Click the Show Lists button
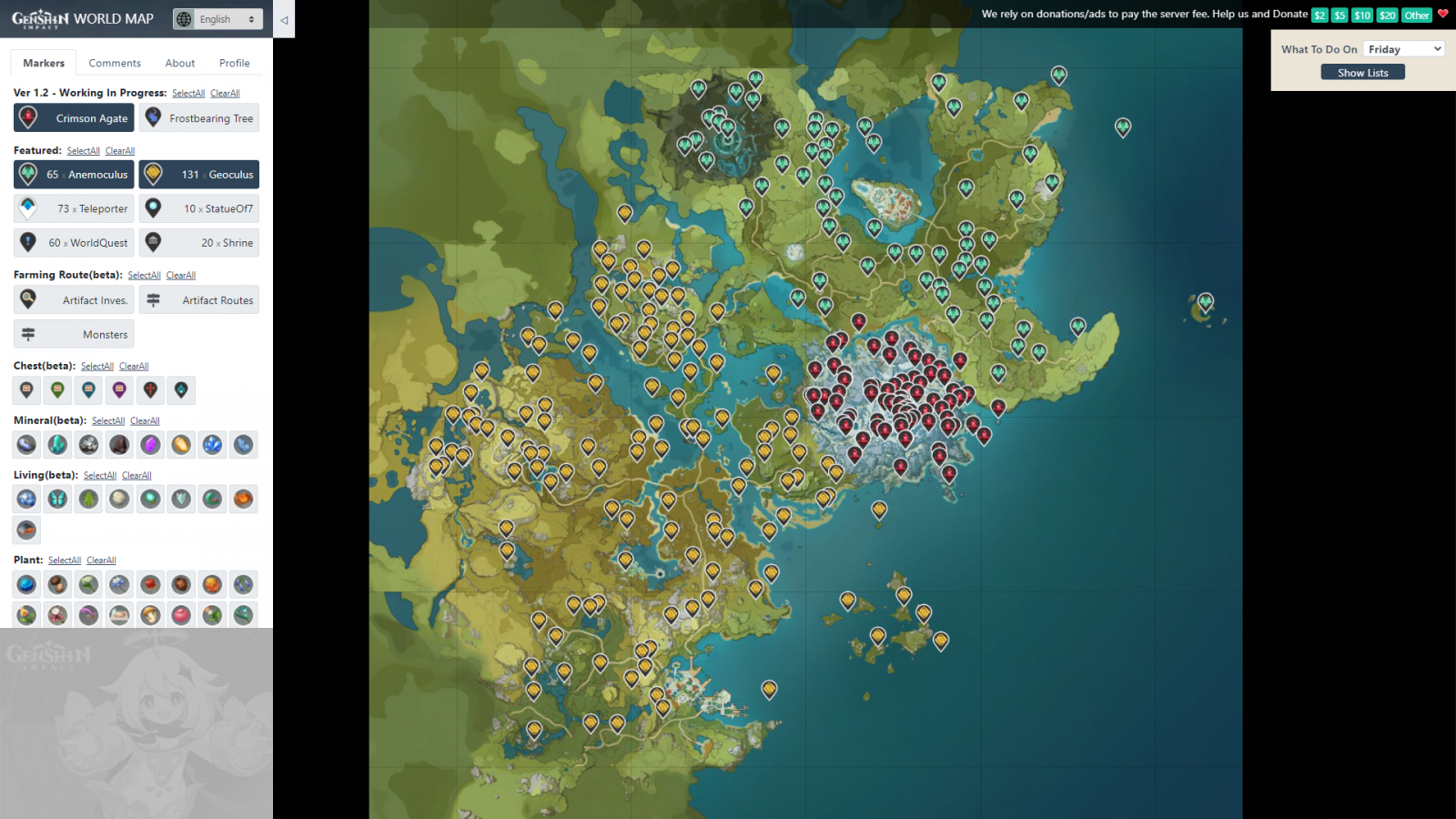This screenshot has width=1456, height=819. pyautogui.click(x=1362, y=73)
